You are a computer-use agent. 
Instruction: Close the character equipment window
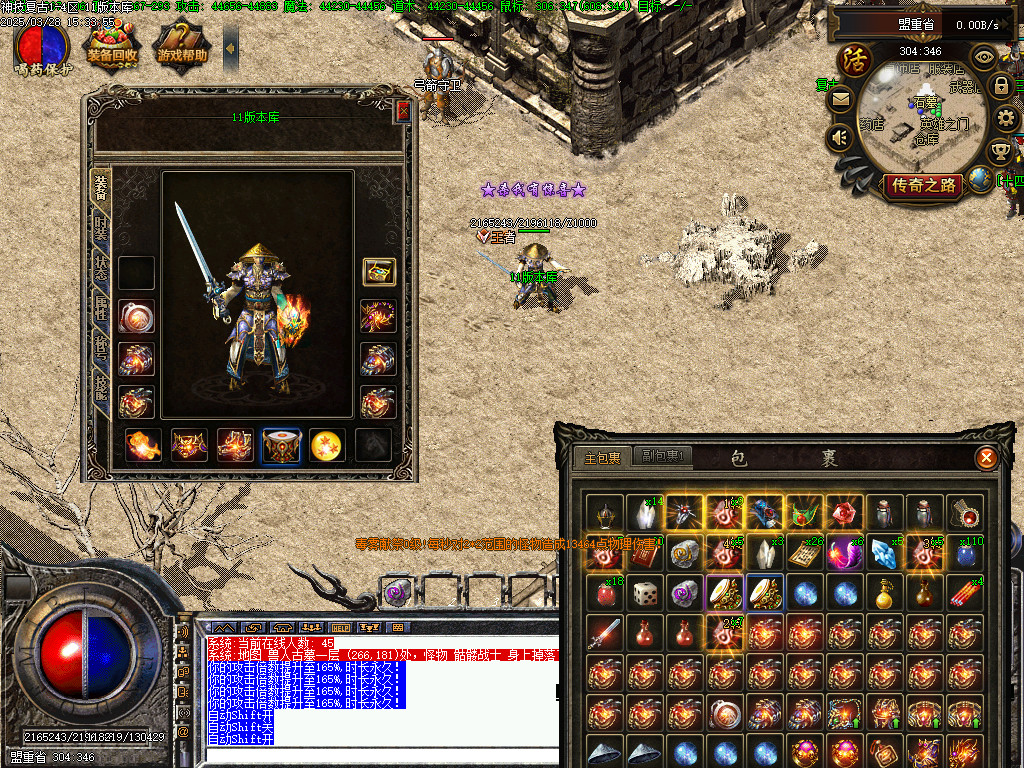403,111
